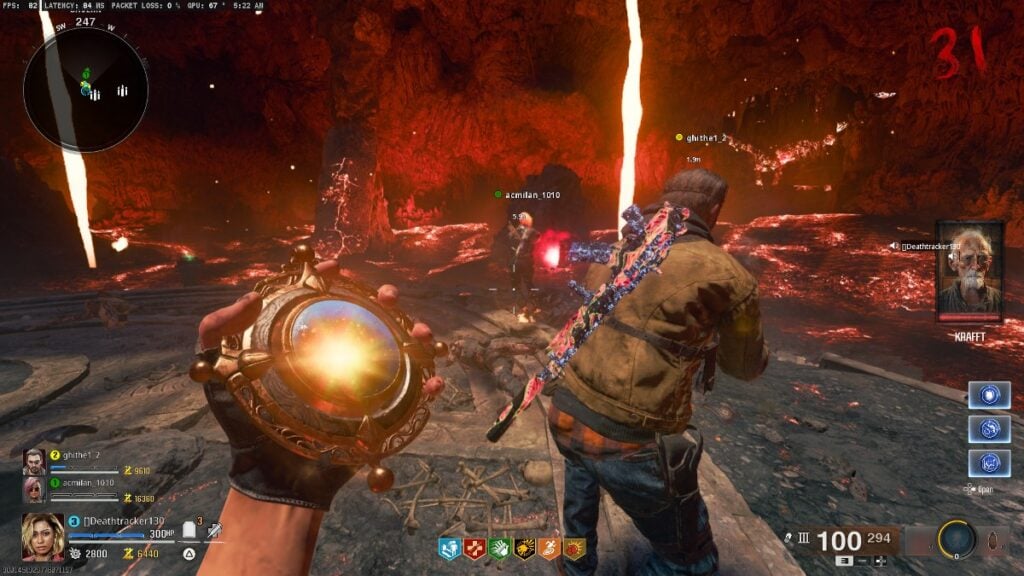Click Deathtracker130's blonde character portrait
The height and width of the screenshot is (576, 1024).
pyautogui.click(x=43, y=536)
